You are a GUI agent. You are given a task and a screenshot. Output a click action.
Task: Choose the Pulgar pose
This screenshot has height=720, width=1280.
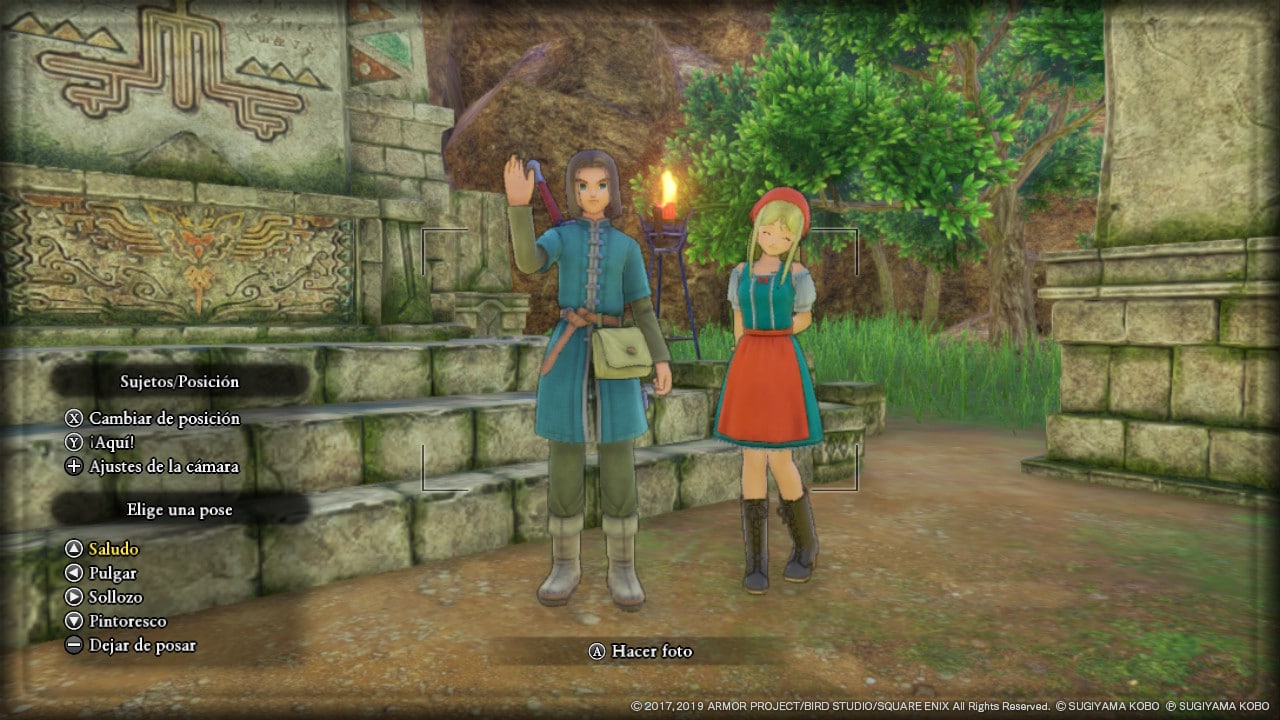tap(112, 573)
